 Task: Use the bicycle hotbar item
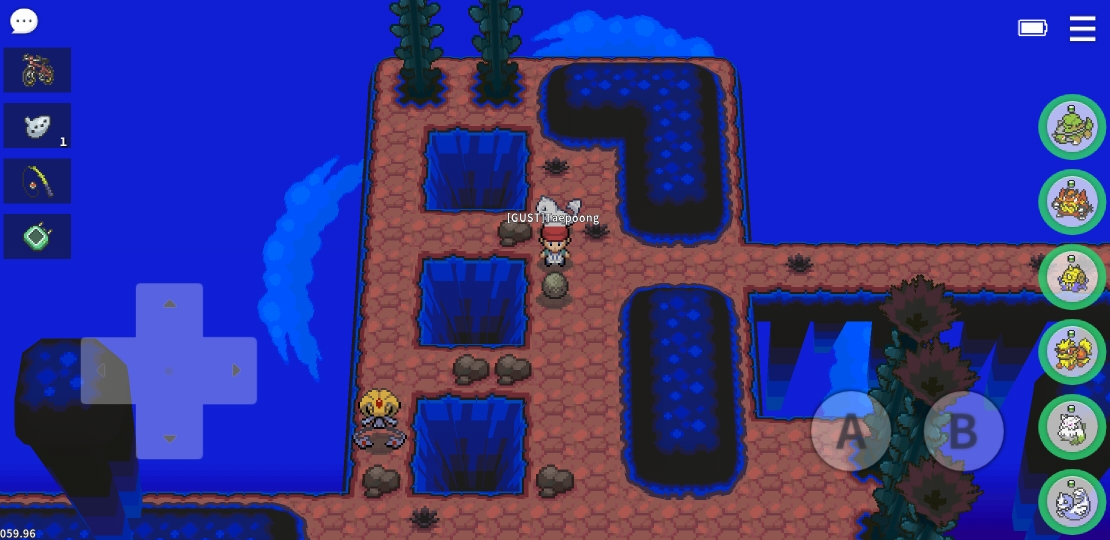[37, 70]
